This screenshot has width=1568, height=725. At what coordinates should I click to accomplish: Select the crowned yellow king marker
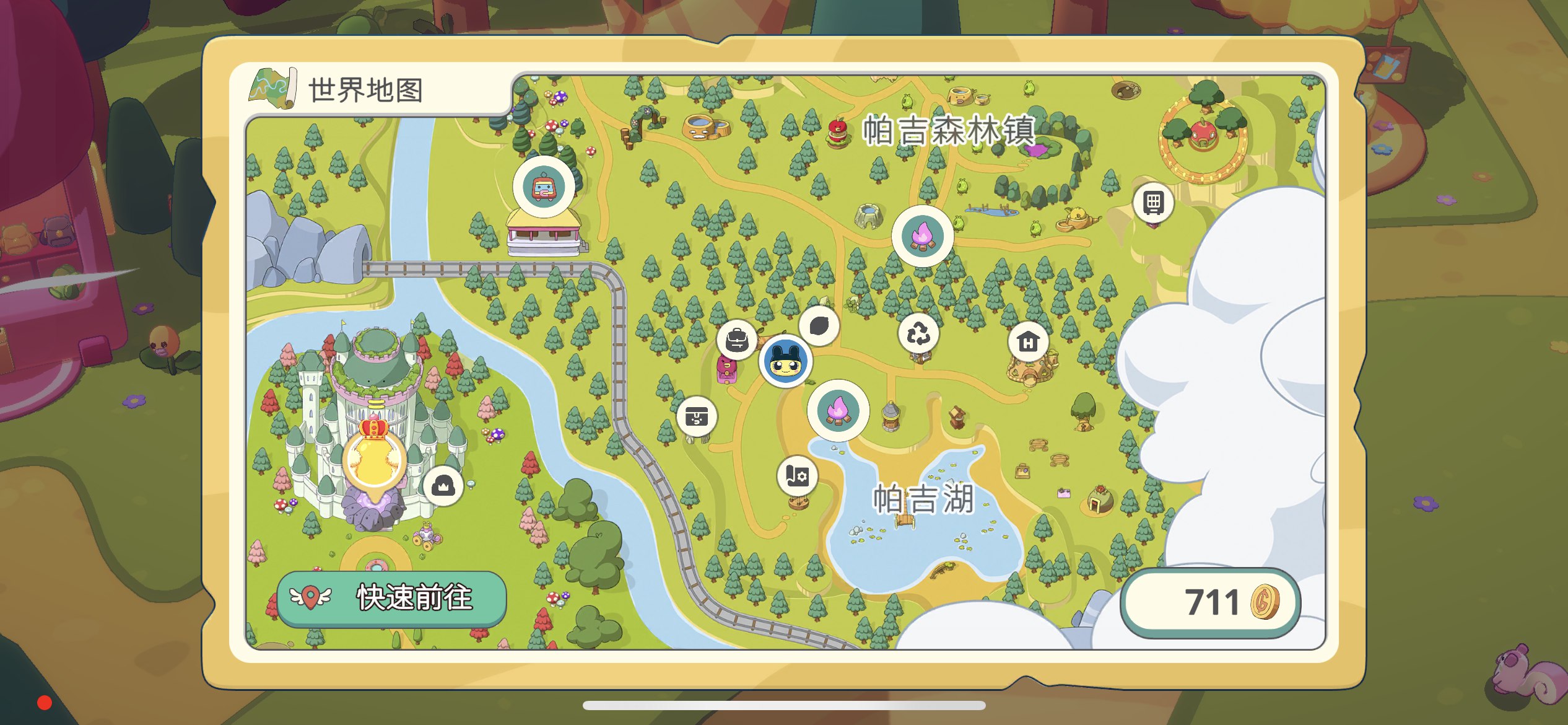[375, 457]
